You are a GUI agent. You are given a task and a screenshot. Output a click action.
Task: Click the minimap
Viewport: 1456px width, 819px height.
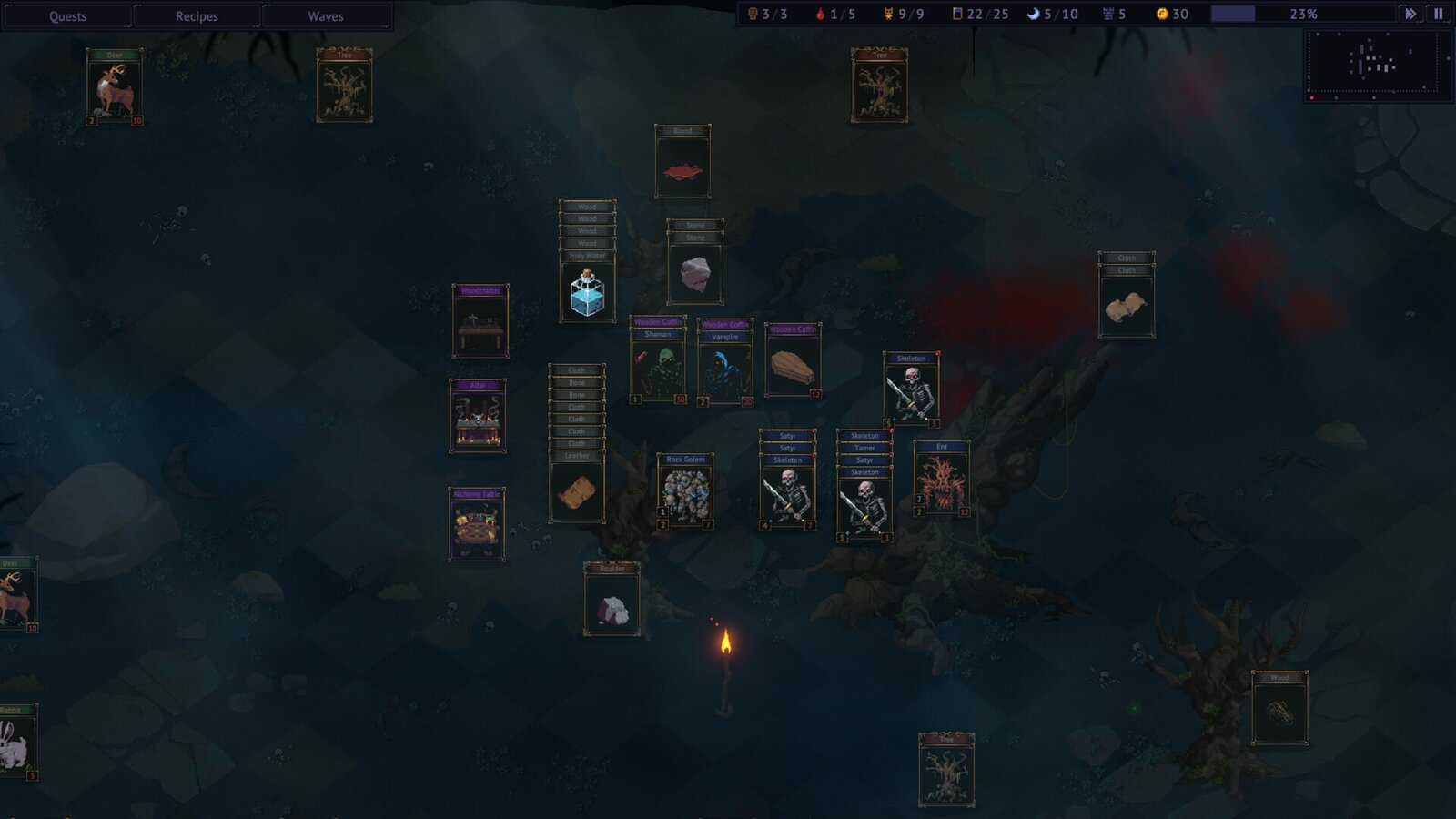(1377, 64)
